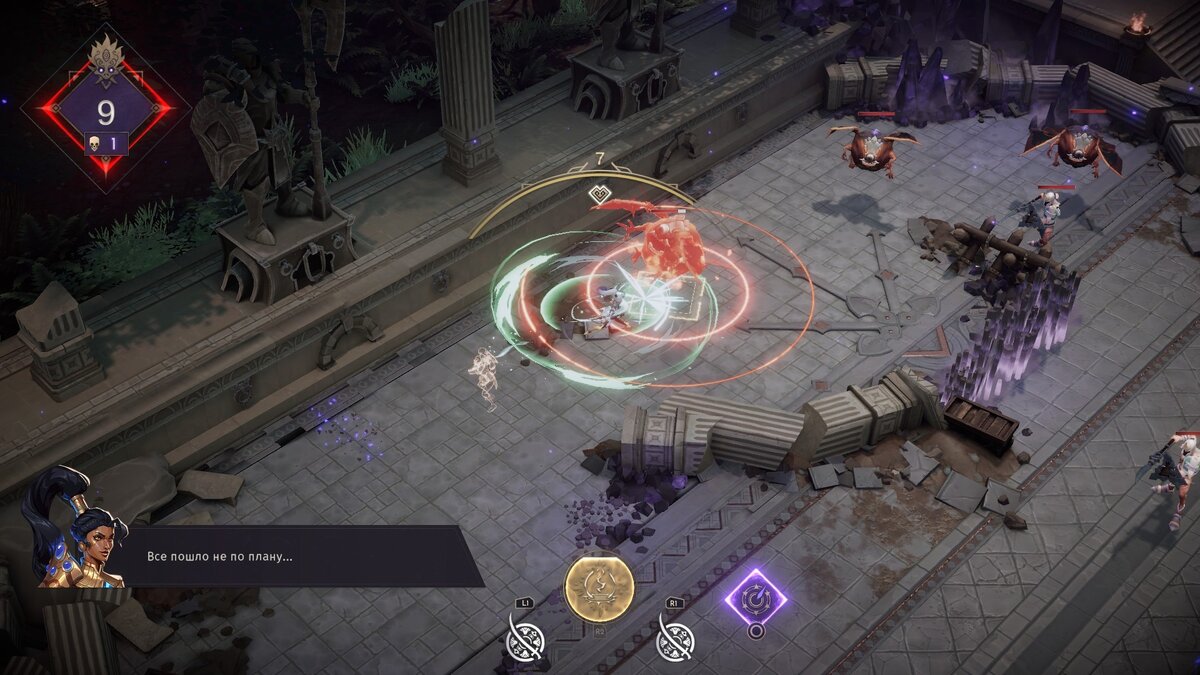1200x675 pixels.
Task: Trigger the purple diamond dial ability
Action: click(755, 598)
